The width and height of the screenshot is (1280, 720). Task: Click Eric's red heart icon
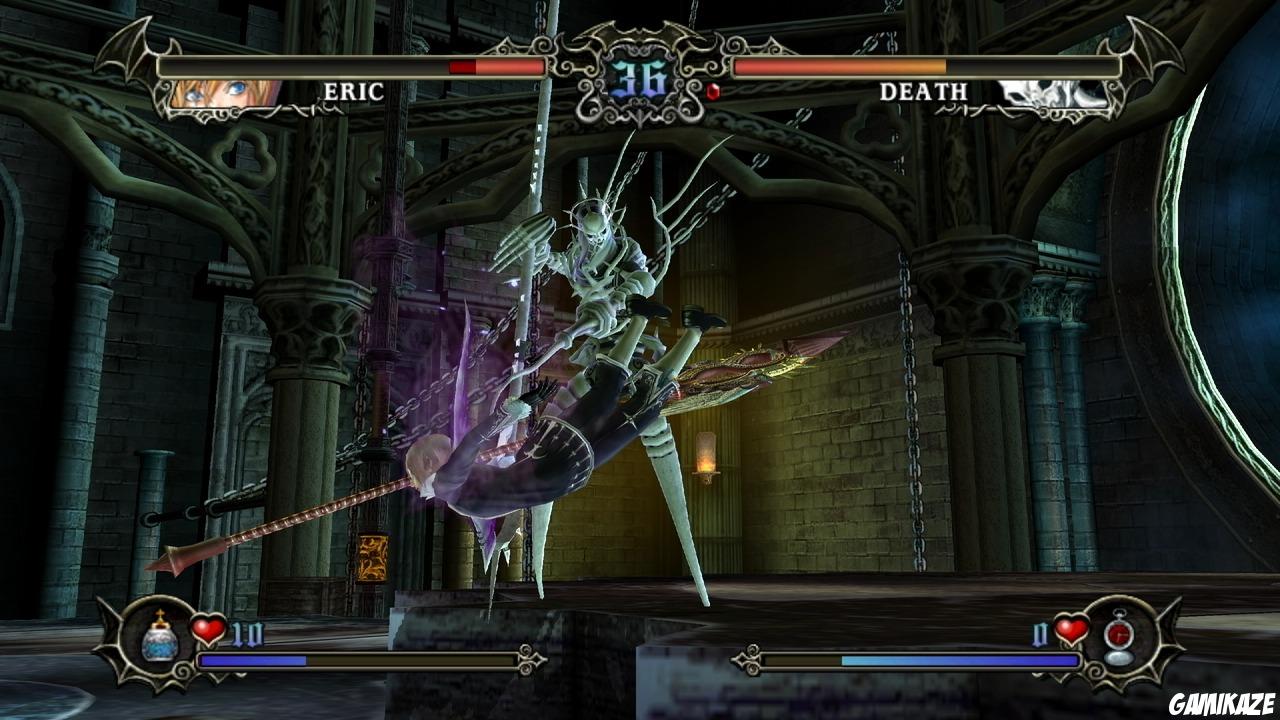tap(207, 632)
